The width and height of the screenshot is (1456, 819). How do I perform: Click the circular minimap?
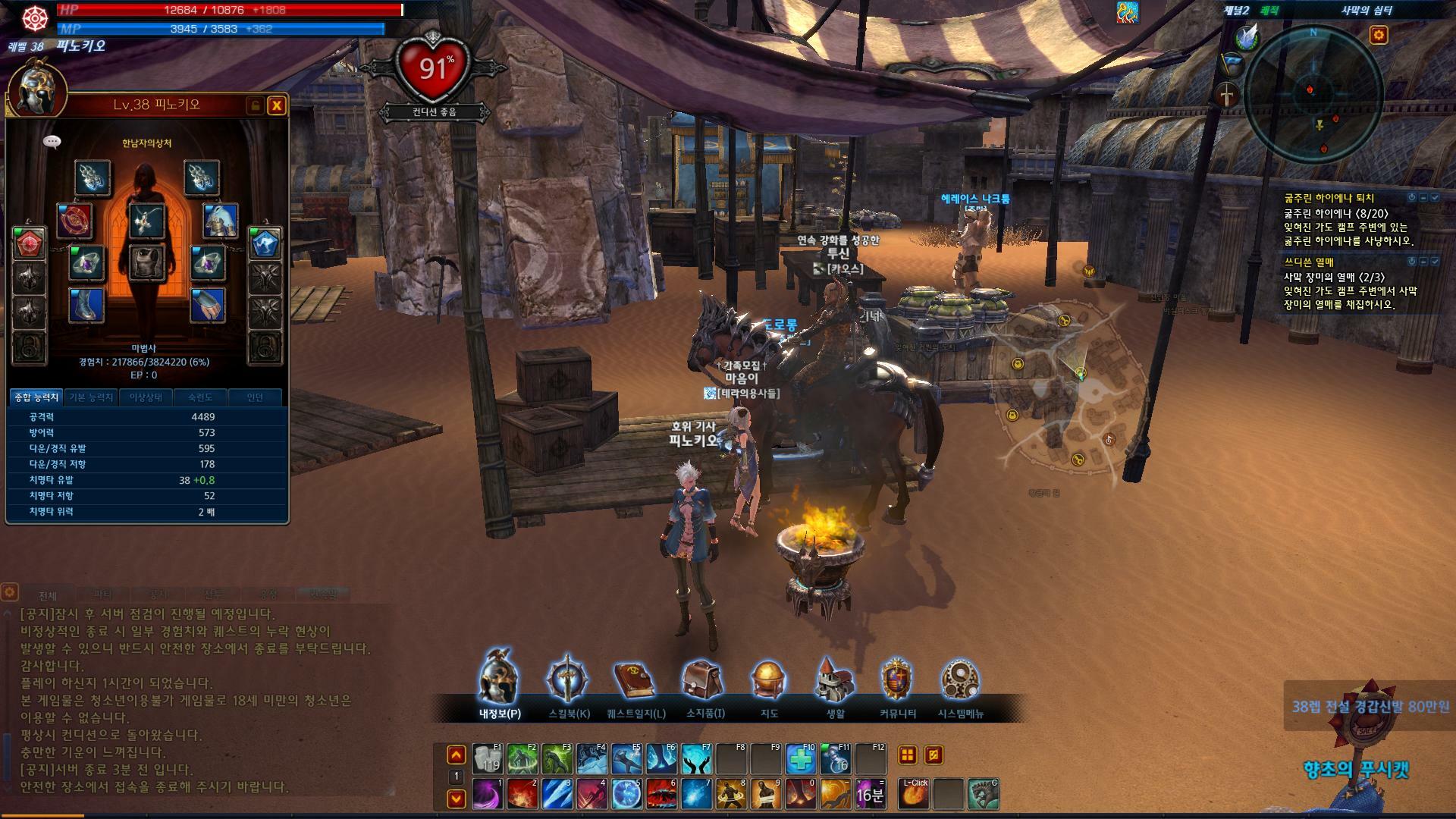click(x=1313, y=94)
